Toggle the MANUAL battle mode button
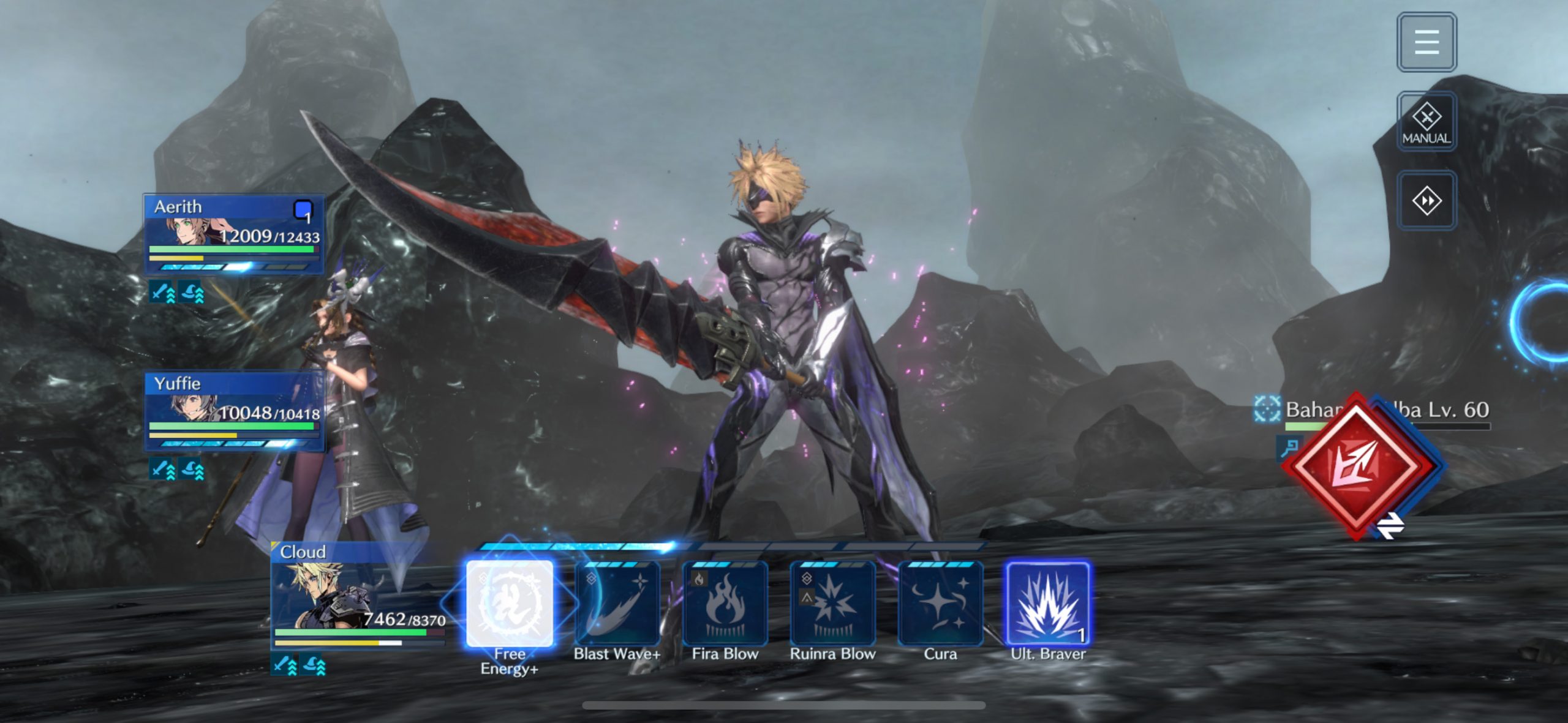The image size is (1568, 723). (1426, 122)
